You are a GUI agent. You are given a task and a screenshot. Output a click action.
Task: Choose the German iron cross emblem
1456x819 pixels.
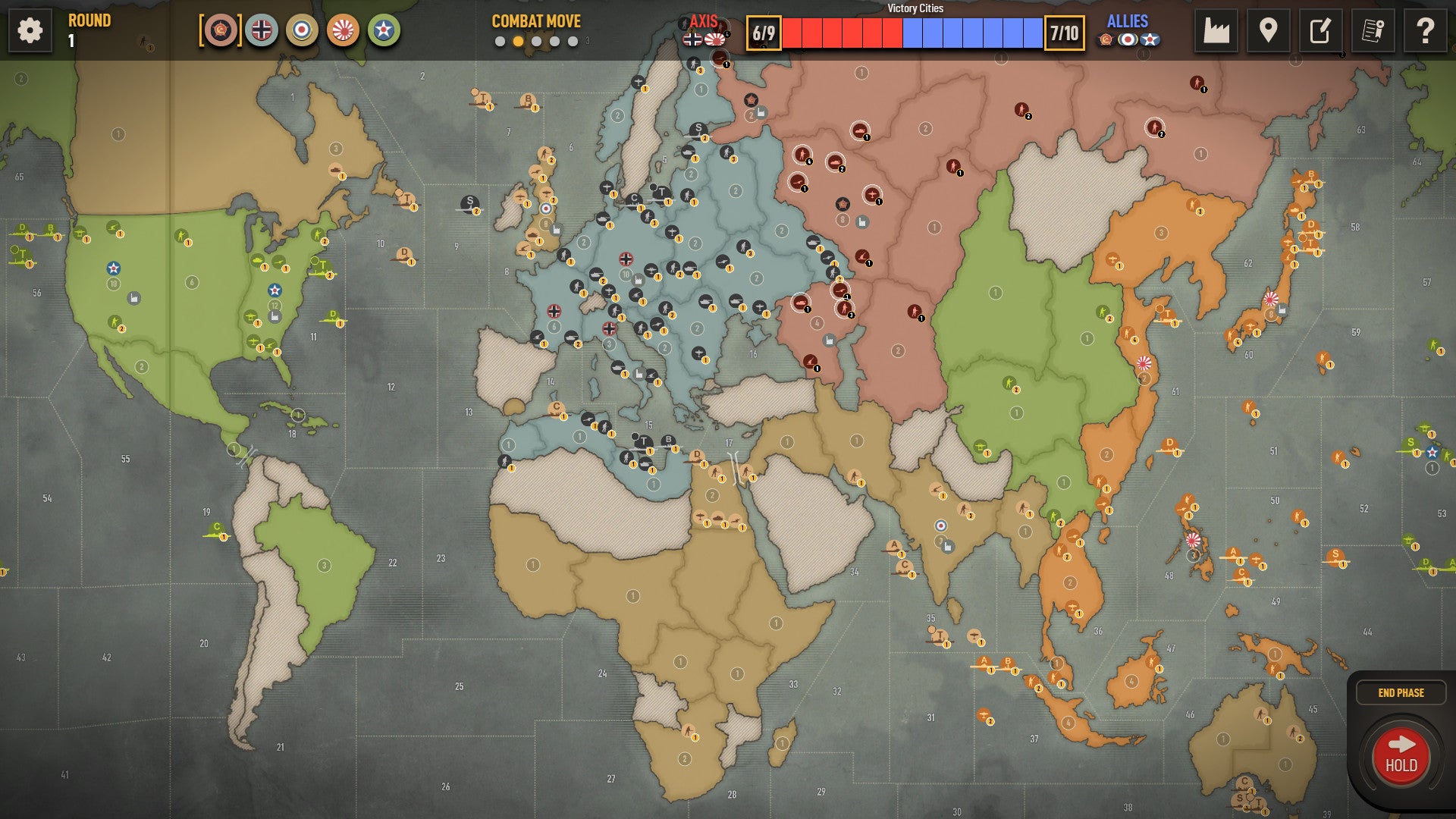[x=262, y=30]
